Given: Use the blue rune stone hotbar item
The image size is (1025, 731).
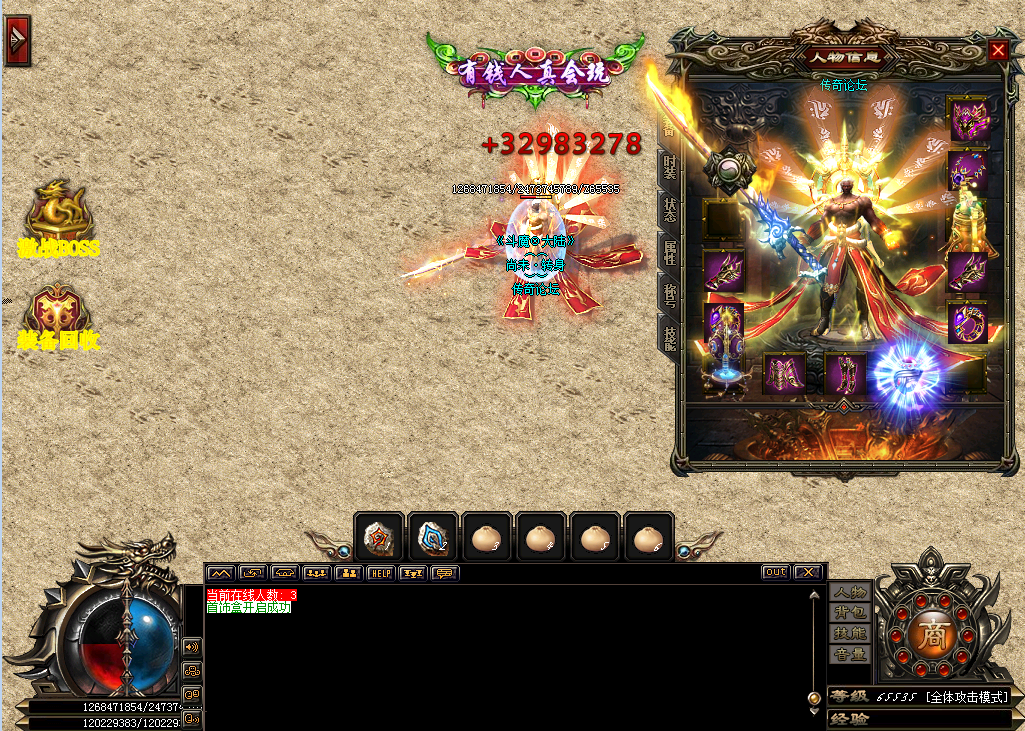Looking at the screenshot, I should 433,538.
